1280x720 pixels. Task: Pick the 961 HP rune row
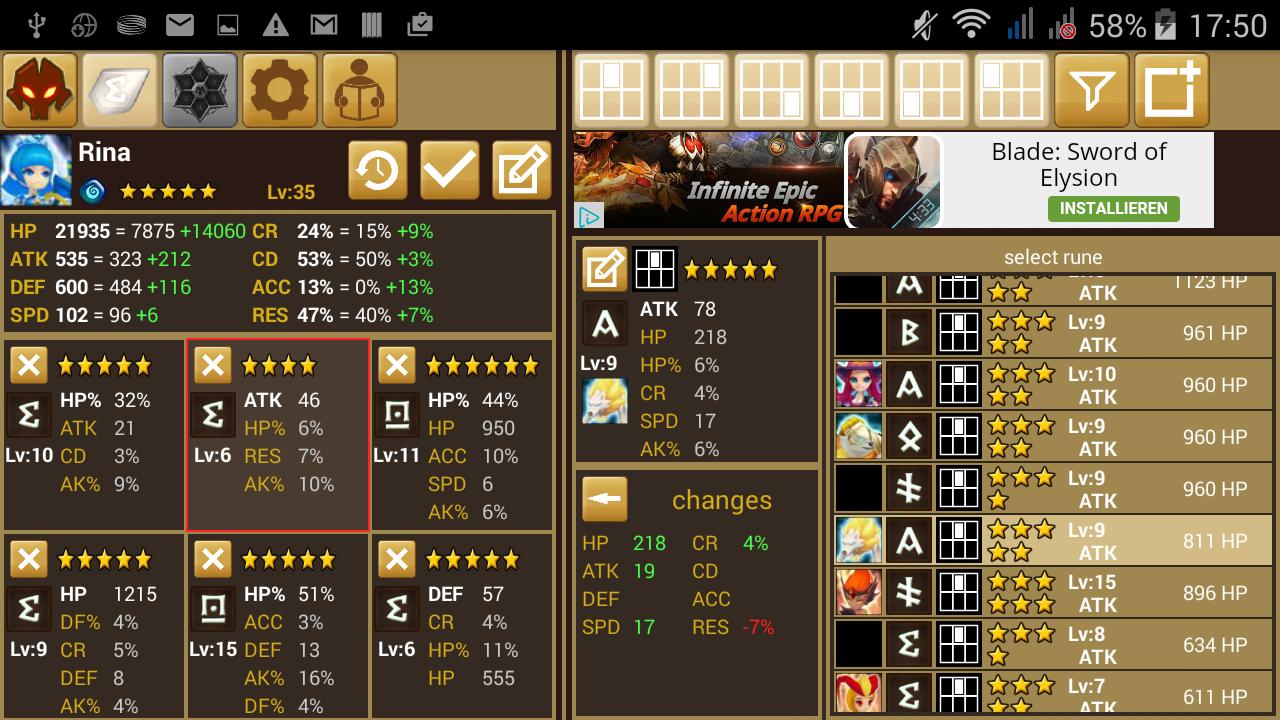[x=1052, y=333]
